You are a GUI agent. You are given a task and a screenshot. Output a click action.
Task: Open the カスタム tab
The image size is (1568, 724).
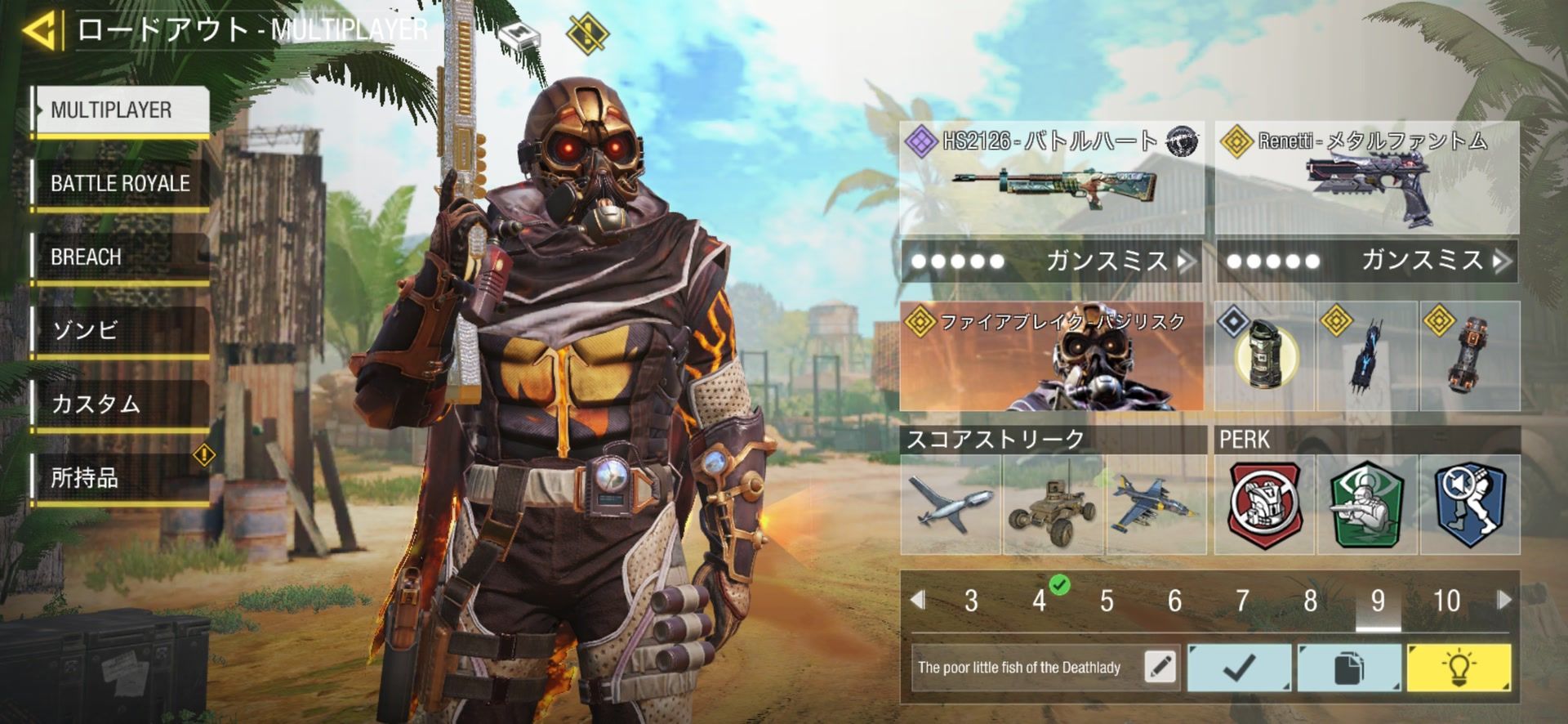tap(121, 404)
